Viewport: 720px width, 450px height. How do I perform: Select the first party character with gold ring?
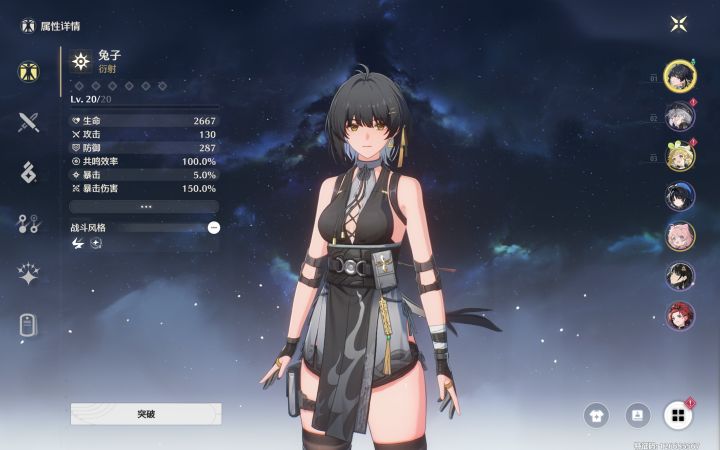tap(680, 76)
